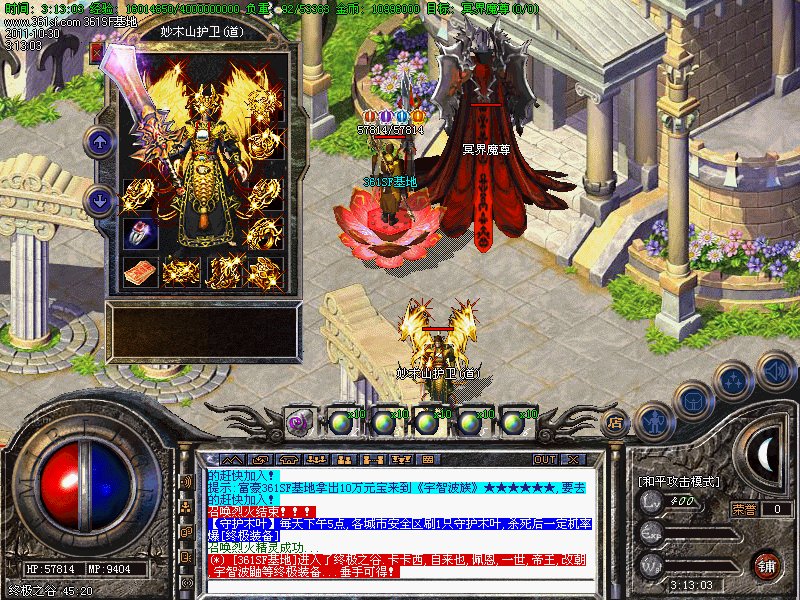The image size is (800, 600).
Task: Click the OUT button above chat
Action: [x=545, y=459]
